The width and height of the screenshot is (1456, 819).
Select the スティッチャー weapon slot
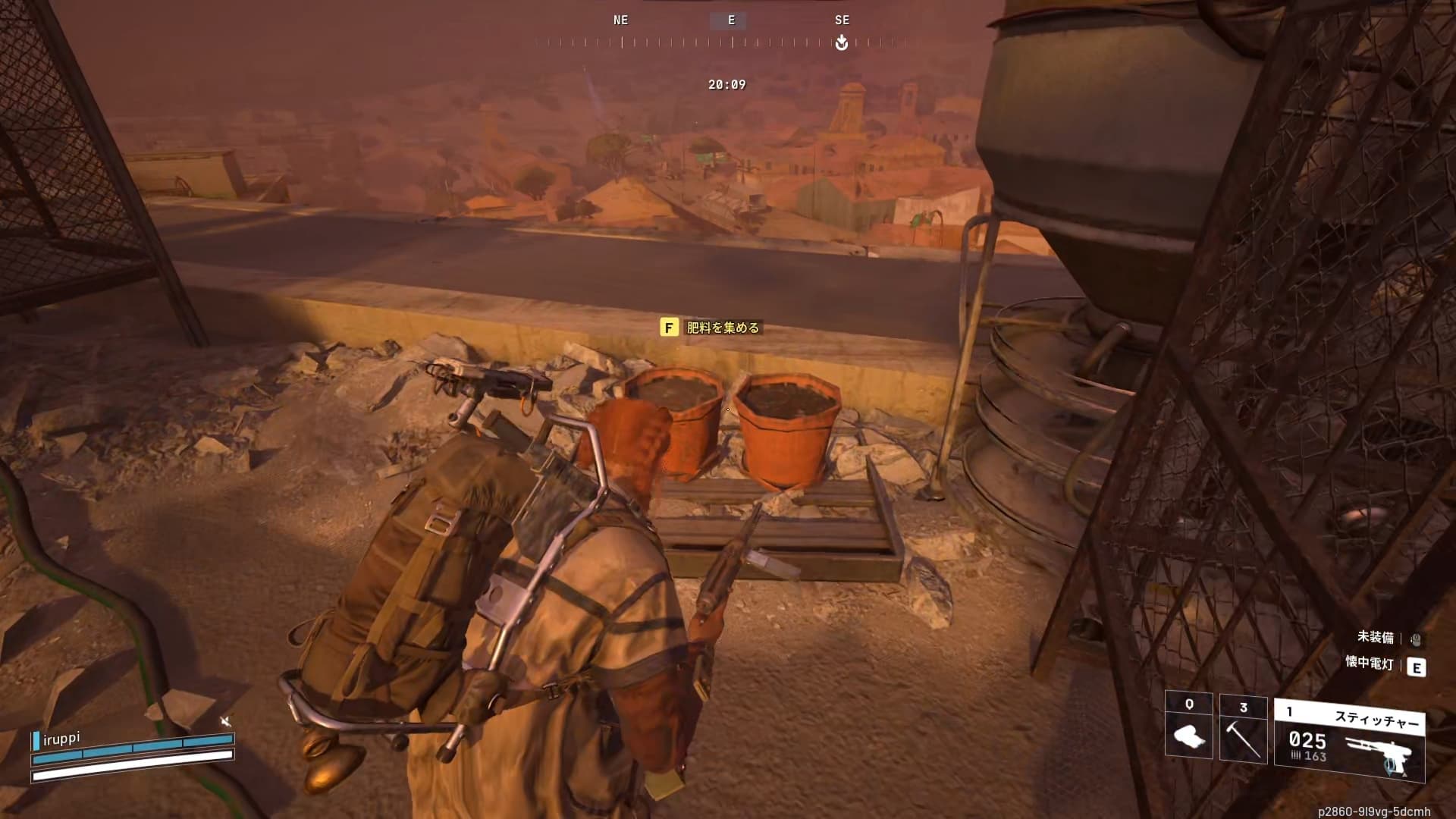pos(1349,740)
